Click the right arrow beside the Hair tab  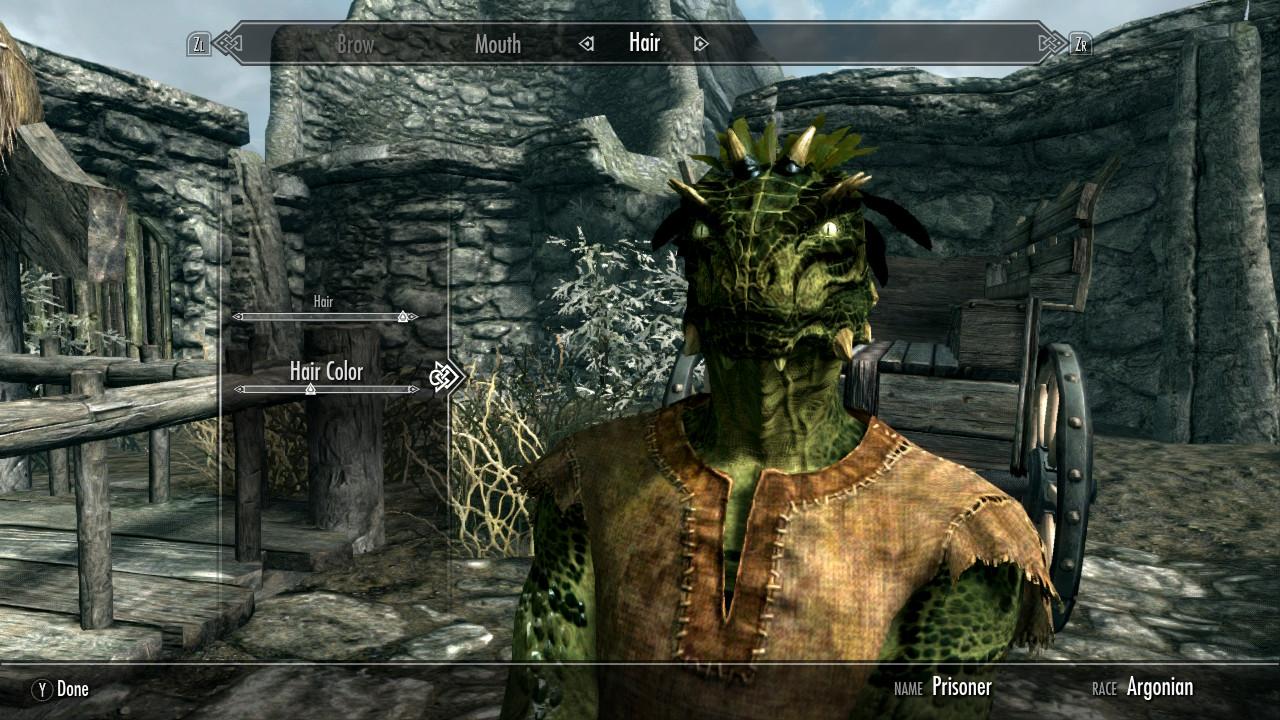point(701,44)
